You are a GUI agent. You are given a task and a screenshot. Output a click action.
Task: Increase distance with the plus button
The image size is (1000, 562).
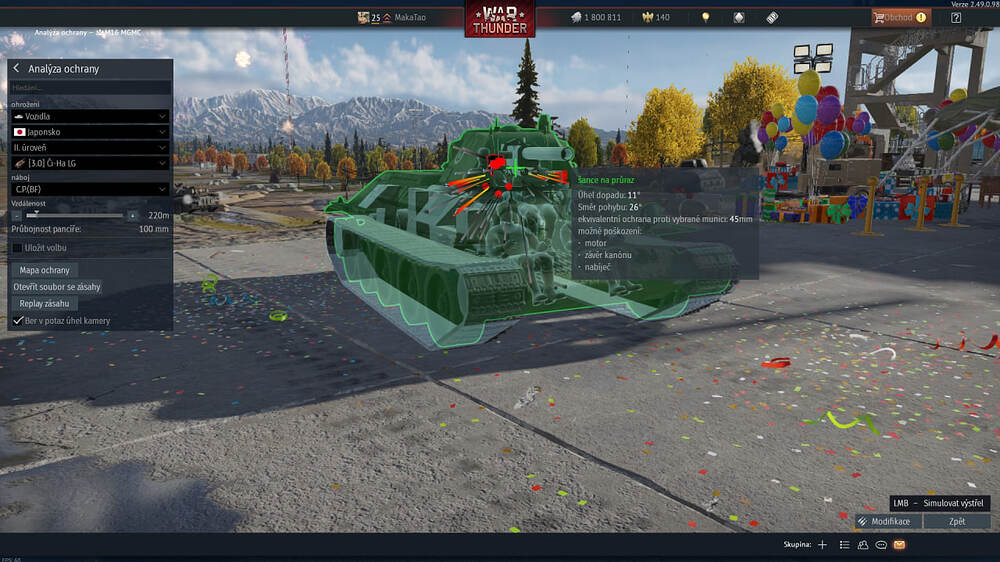pyautogui.click(x=132, y=215)
